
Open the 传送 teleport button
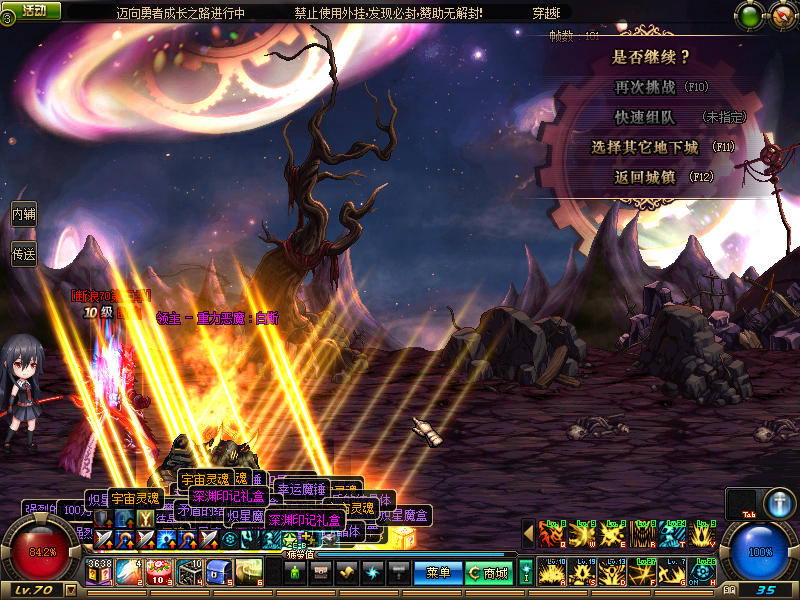(23, 255)
